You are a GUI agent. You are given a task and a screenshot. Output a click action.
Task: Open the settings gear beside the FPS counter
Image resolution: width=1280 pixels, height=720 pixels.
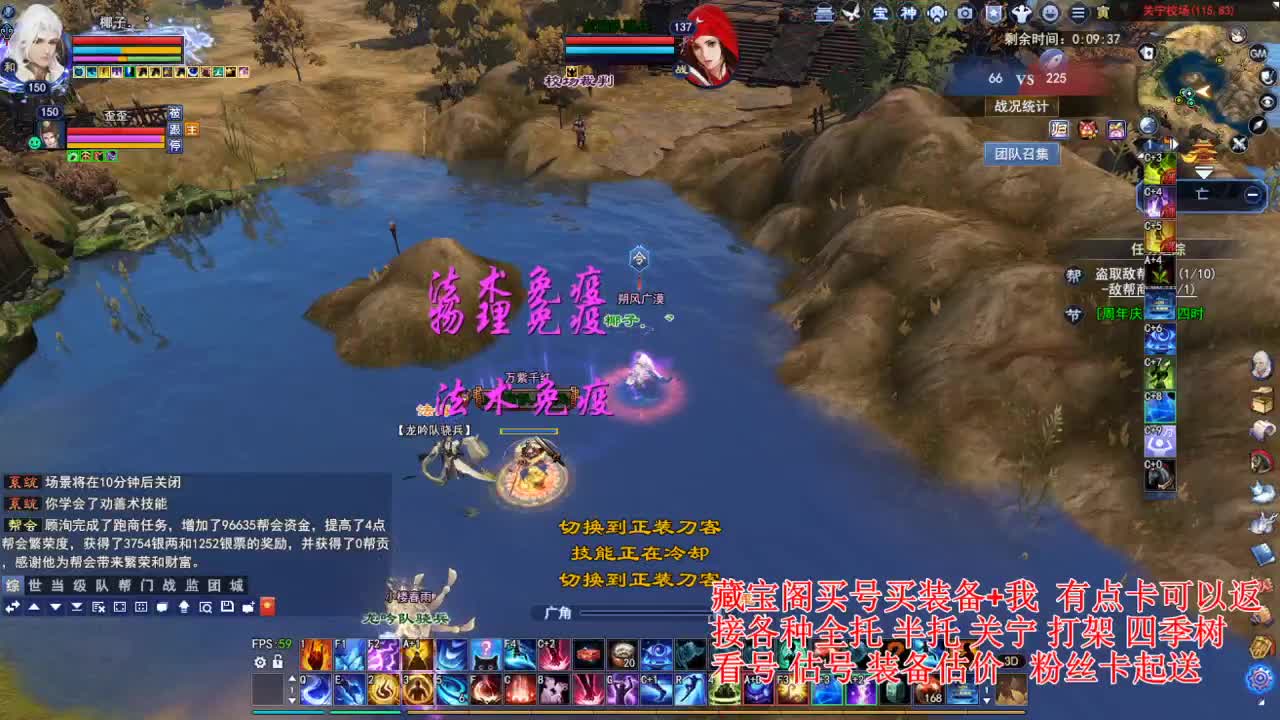[x=260, y=662]
